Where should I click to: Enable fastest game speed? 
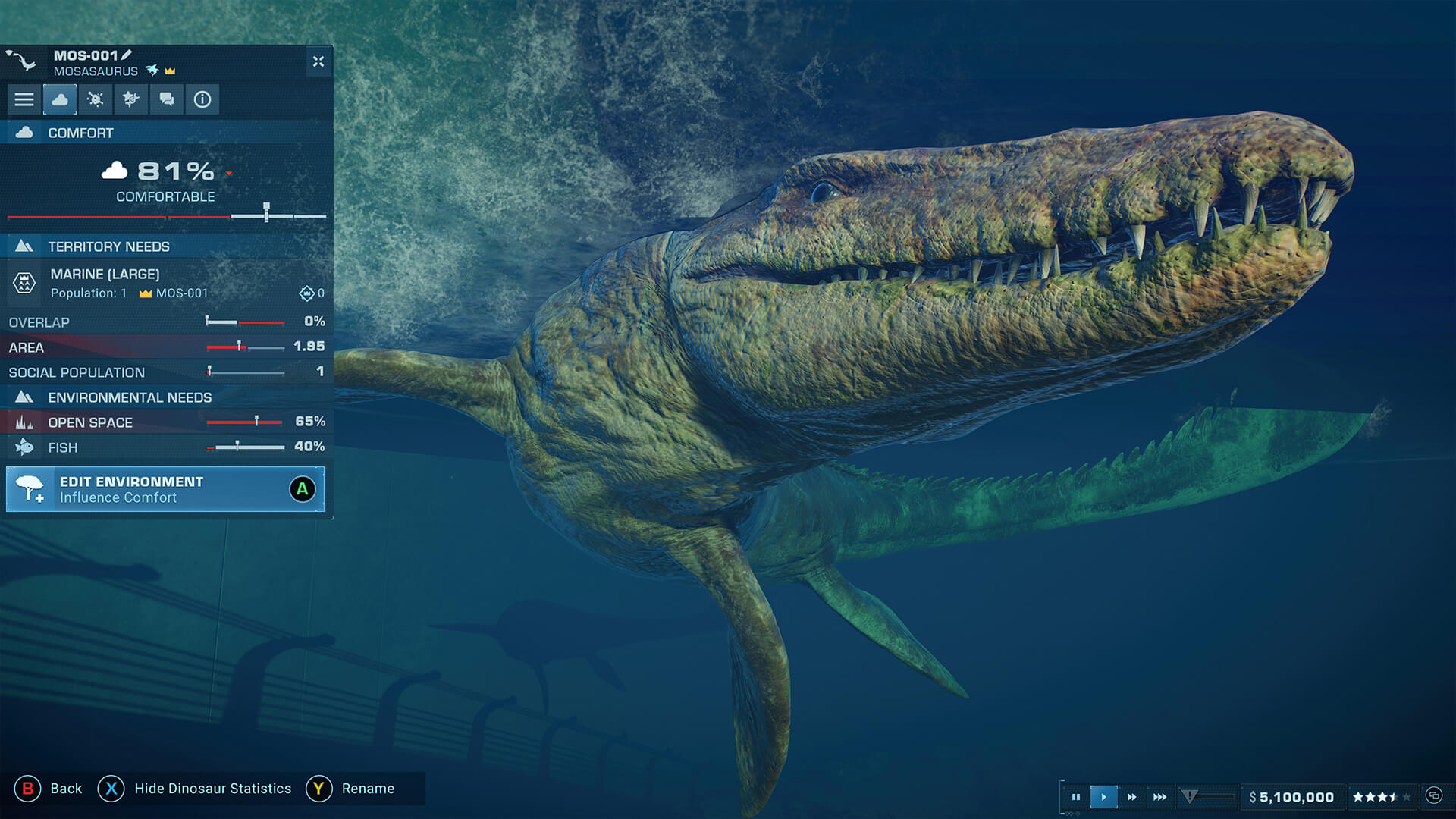1159,797
